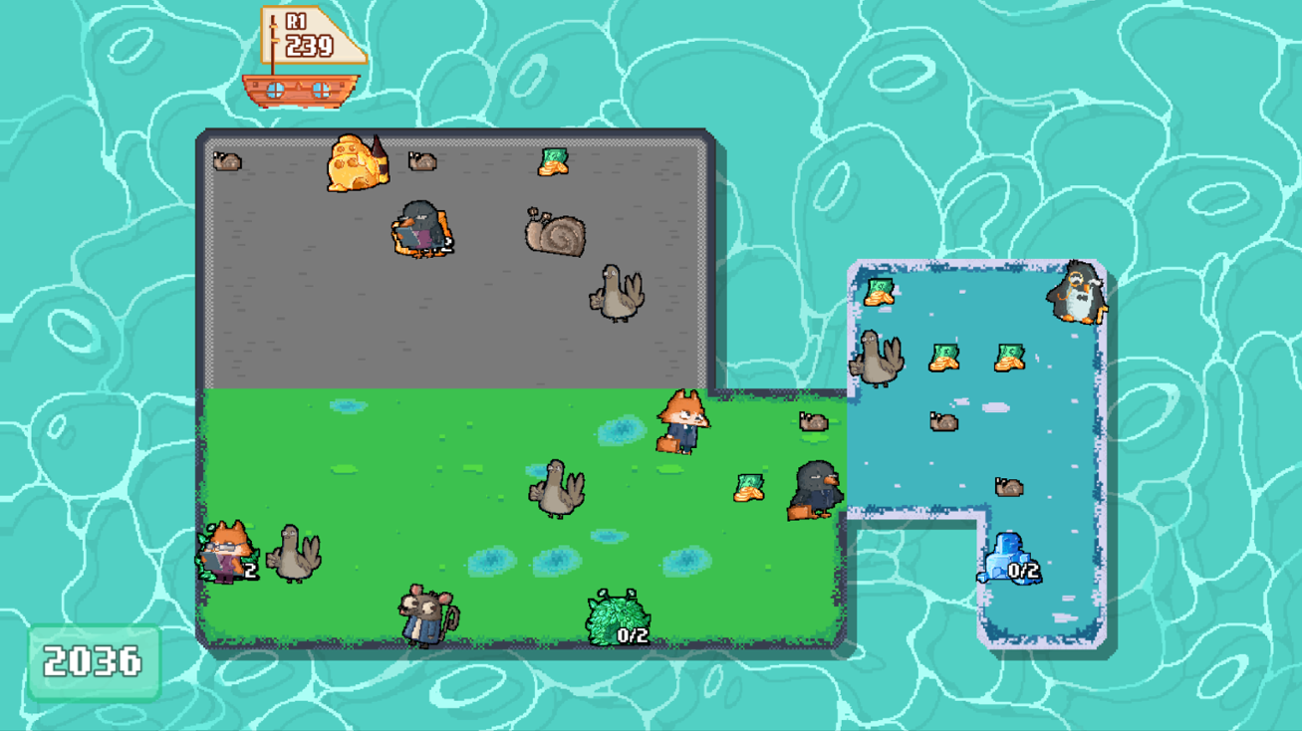The width and height of the screenshot is (1302, 731).
Task: Pick the crow reading a book
Action: tap(420, 230)
